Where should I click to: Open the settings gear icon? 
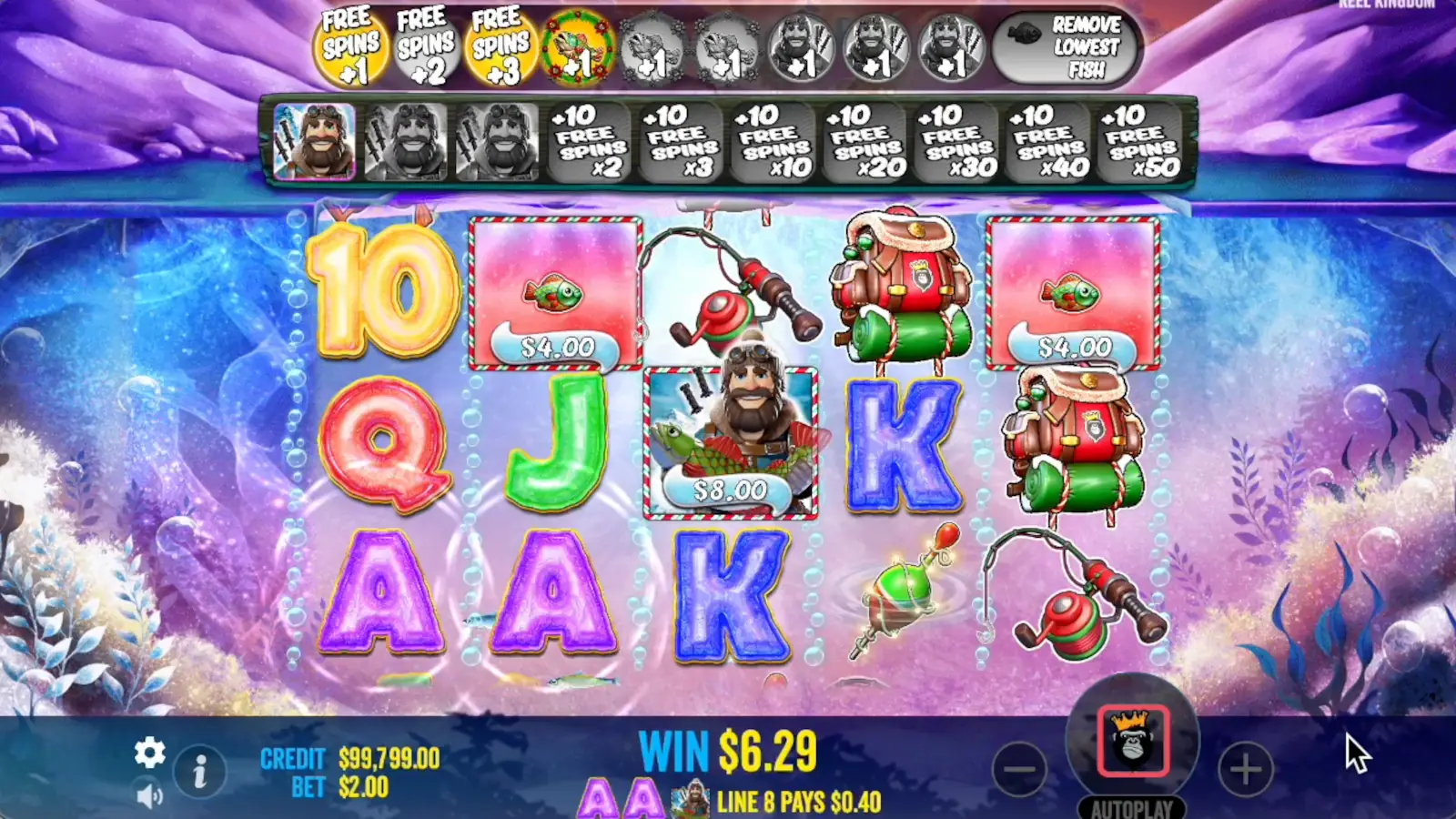[x=148, y=753]
